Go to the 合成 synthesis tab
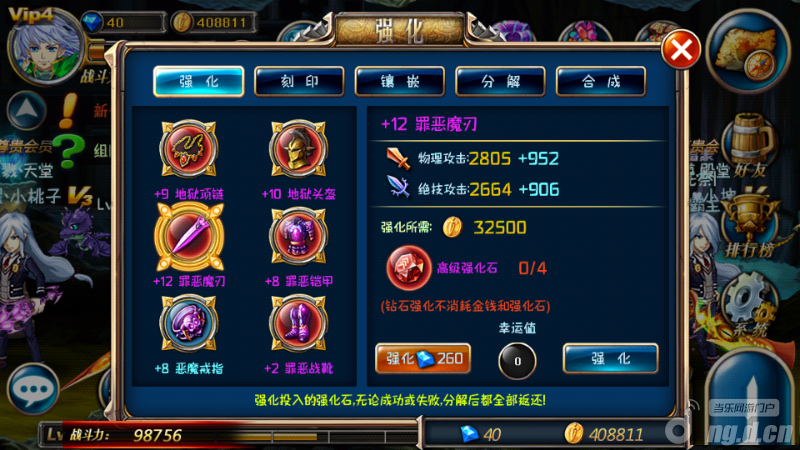Viewport: 800px width, 450px height. [600, 81]
